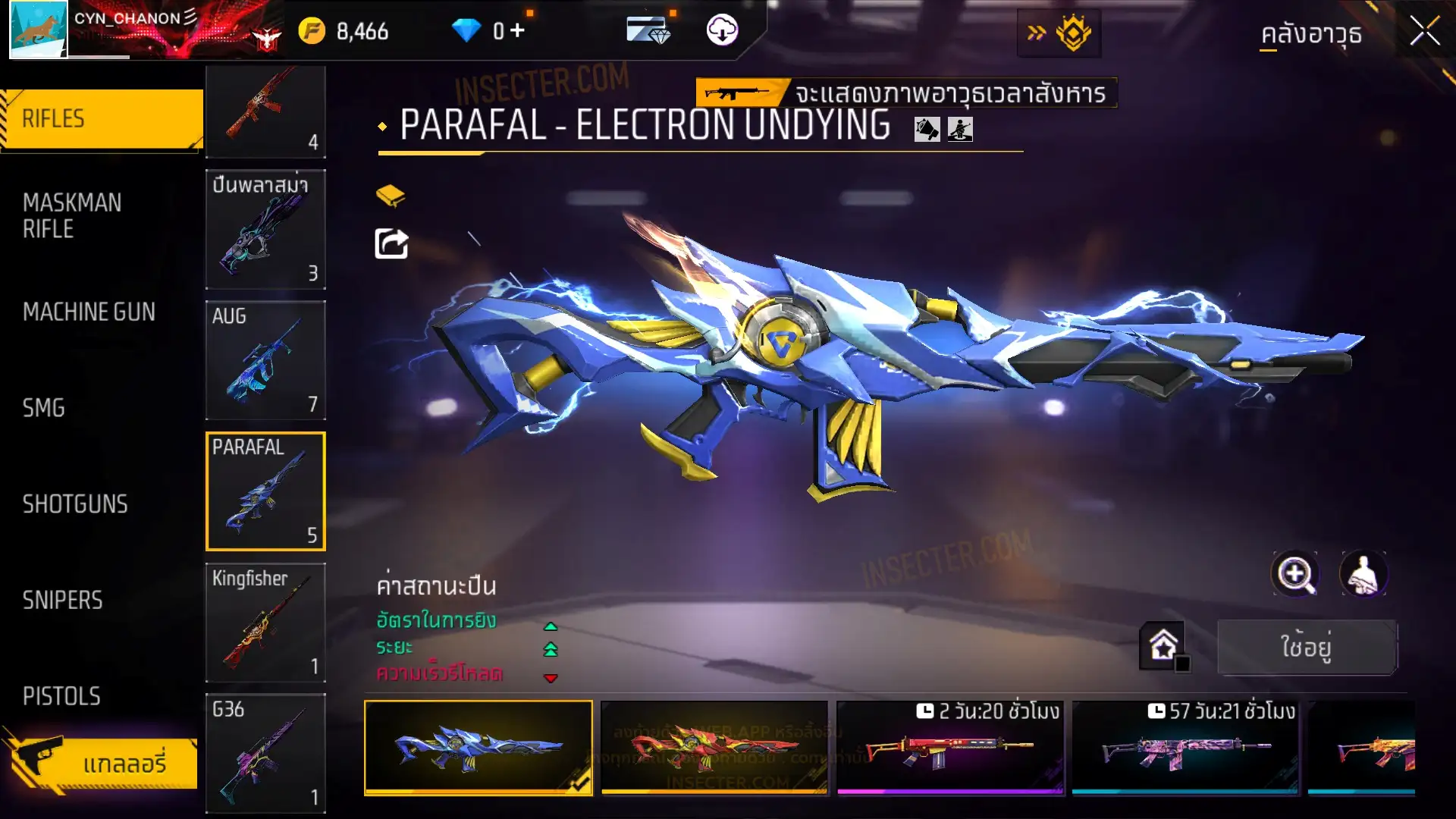This screenshot has height=819, width=1456.
Task: Click the ใช้อยู่ in-use button
Action: (x=1307, y=647)
